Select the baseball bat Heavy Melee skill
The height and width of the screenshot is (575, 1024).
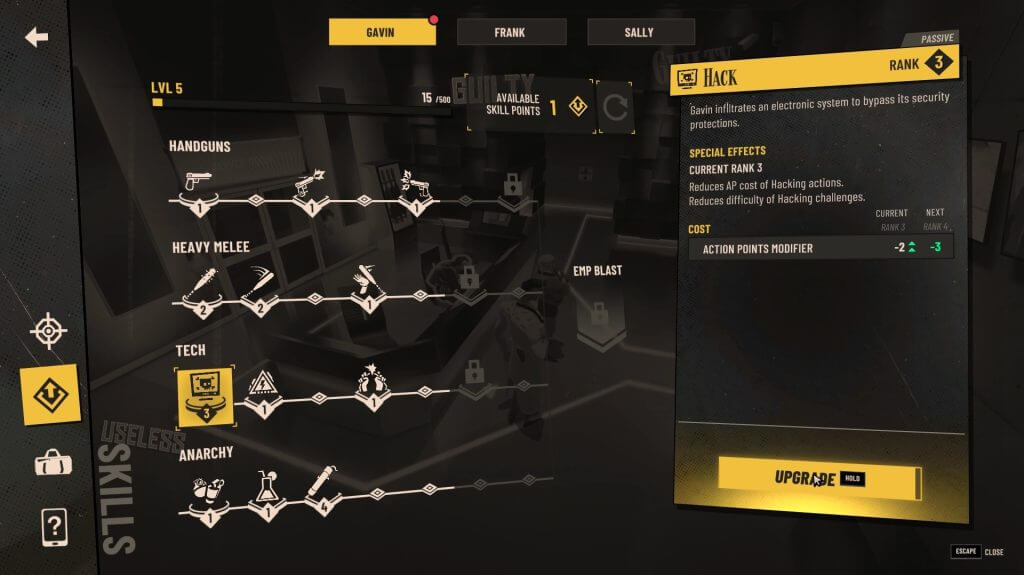[199, 284]
